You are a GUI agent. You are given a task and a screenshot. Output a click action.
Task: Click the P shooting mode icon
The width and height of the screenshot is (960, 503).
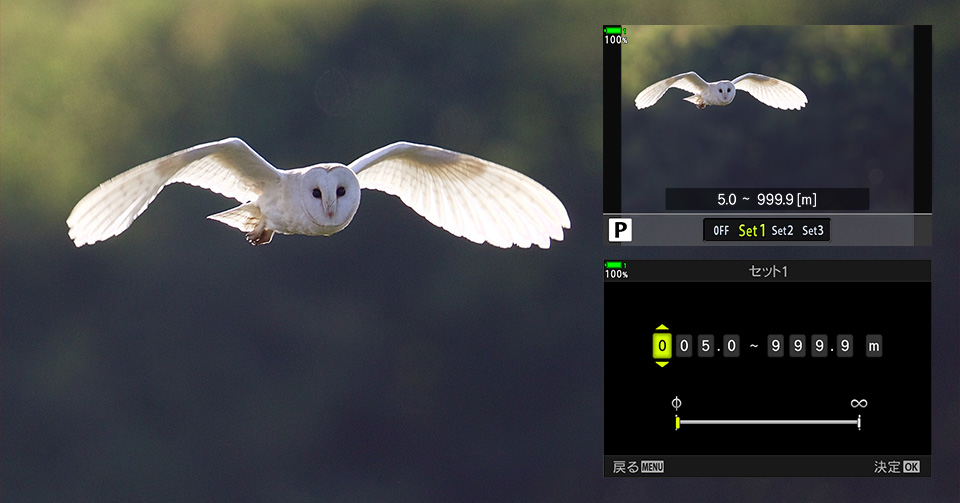click(x=621, y=231)
